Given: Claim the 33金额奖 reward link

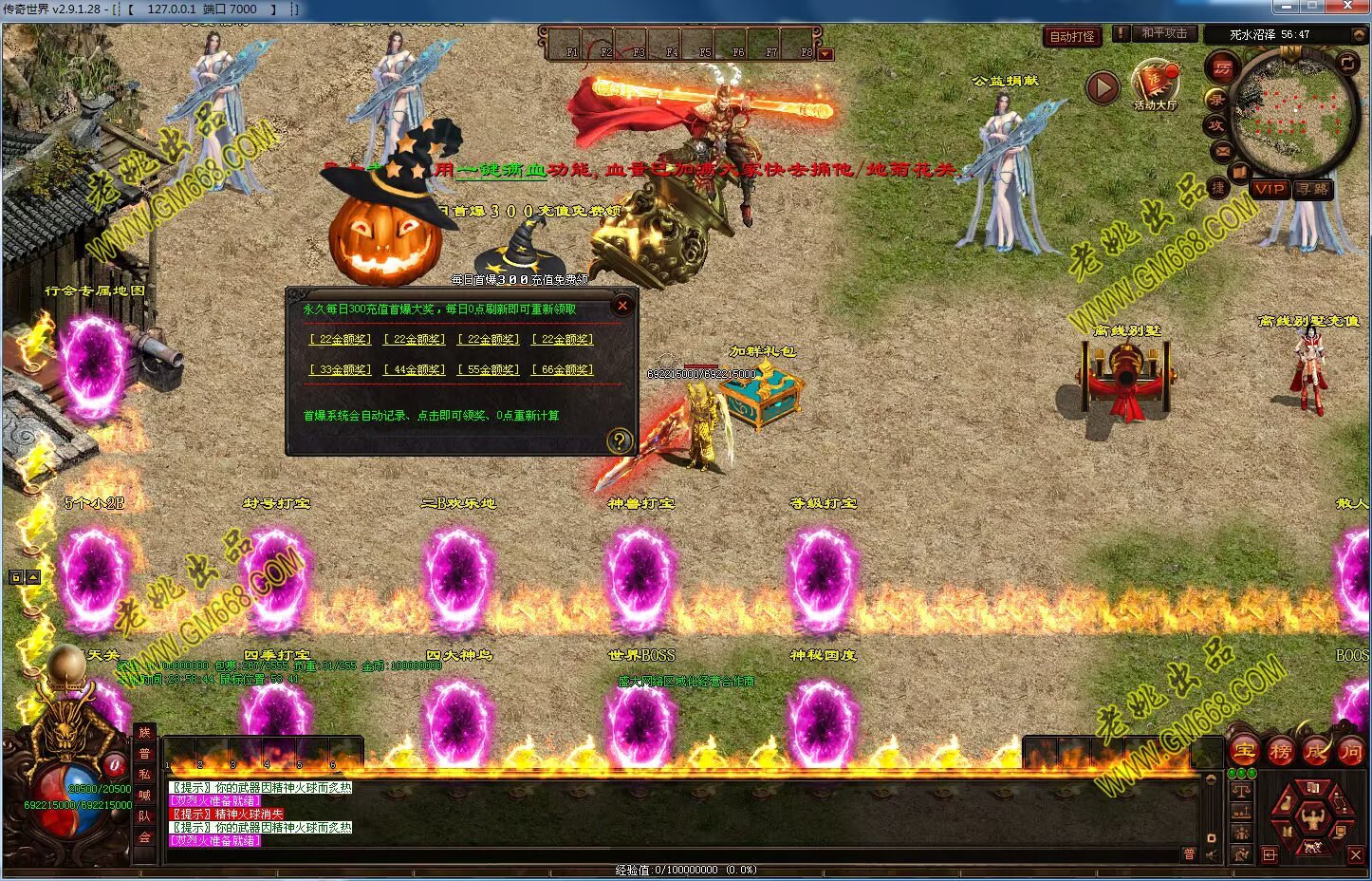Looking at the screenshot, I should coord(341,369).
